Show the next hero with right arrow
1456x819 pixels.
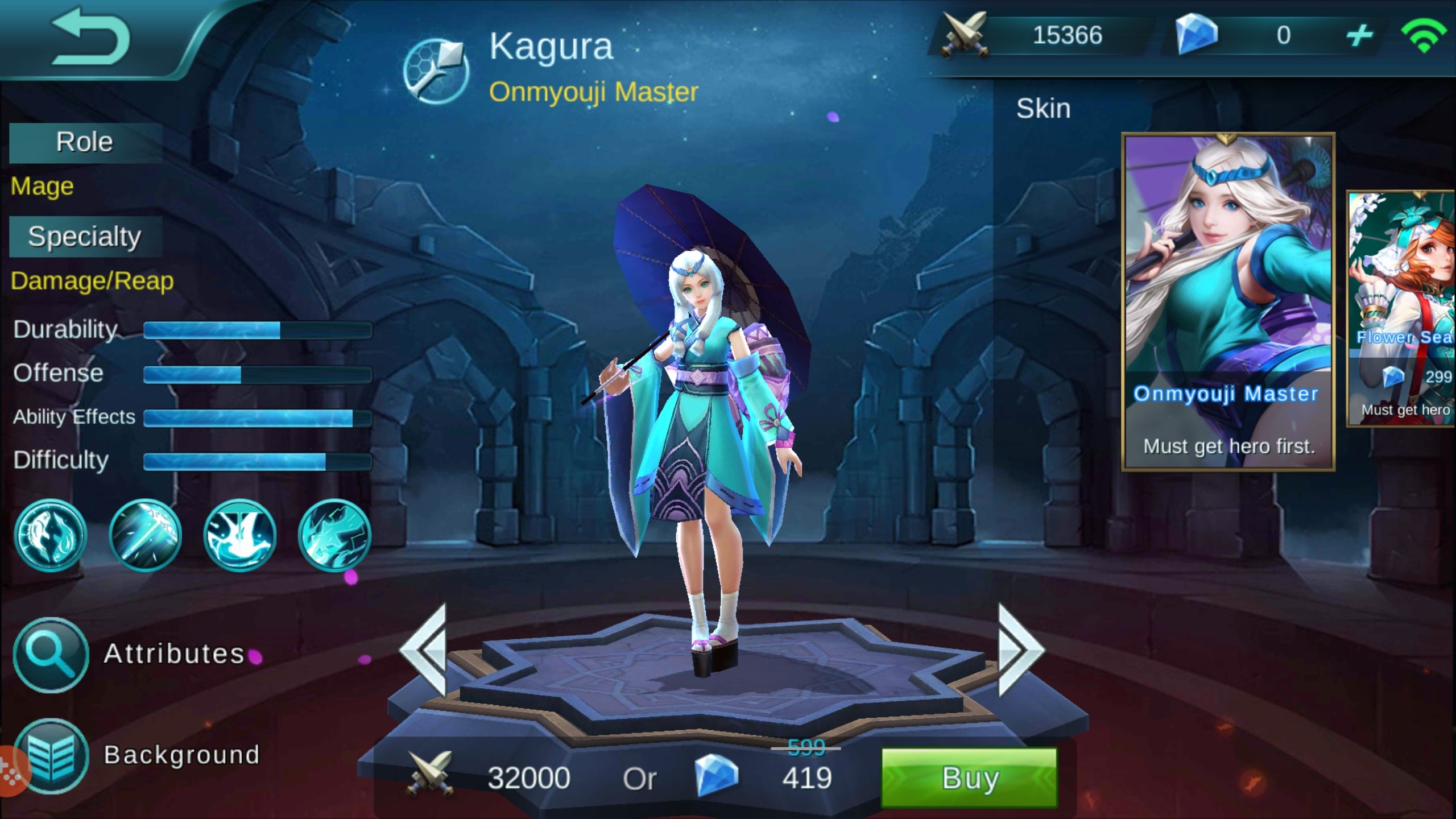click(1020, 650)
